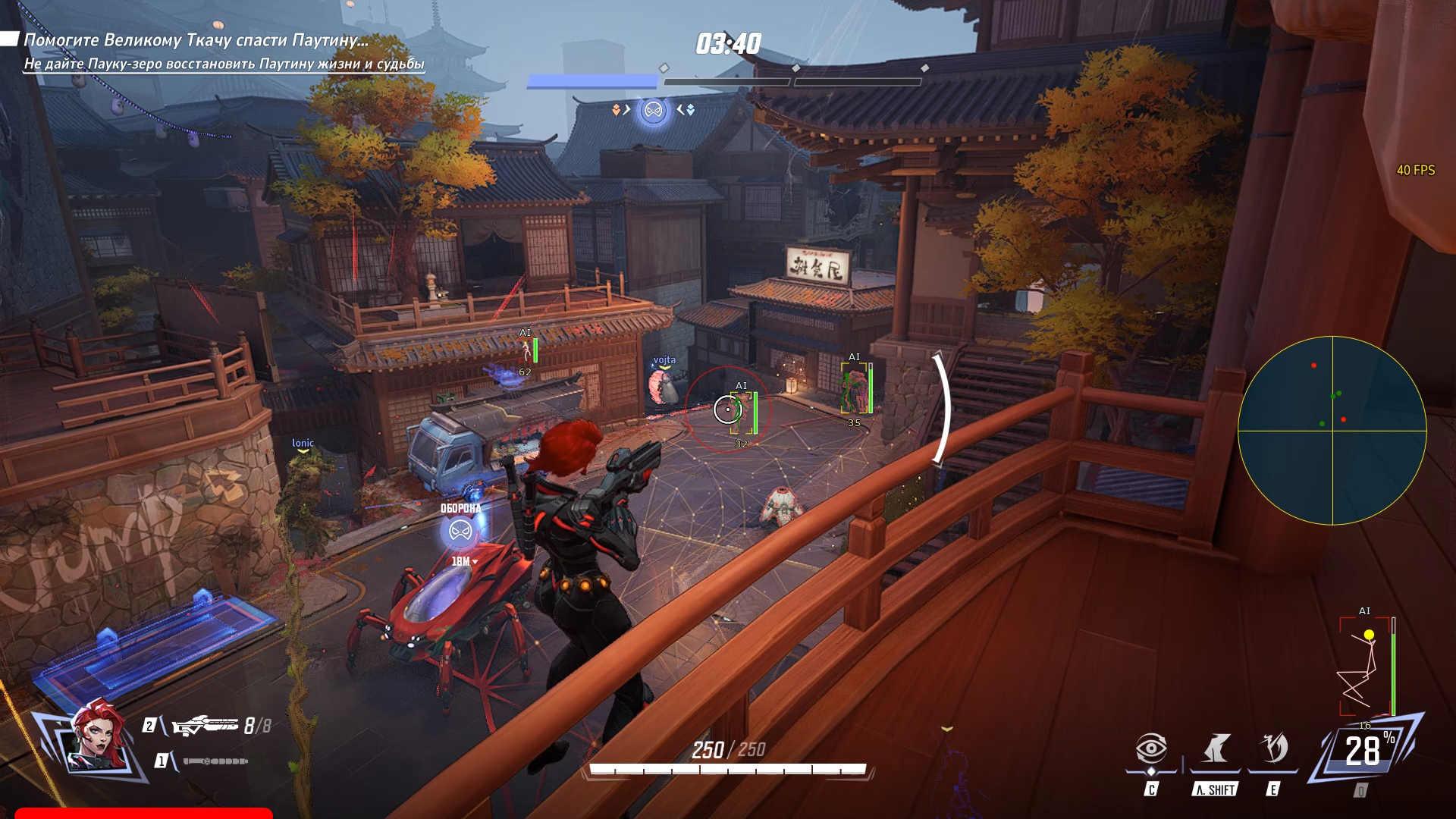Click the AI target stance indicator panel
Image resolution: width=1456 pixels, height=819 pixels.
tap(1366, 667)
